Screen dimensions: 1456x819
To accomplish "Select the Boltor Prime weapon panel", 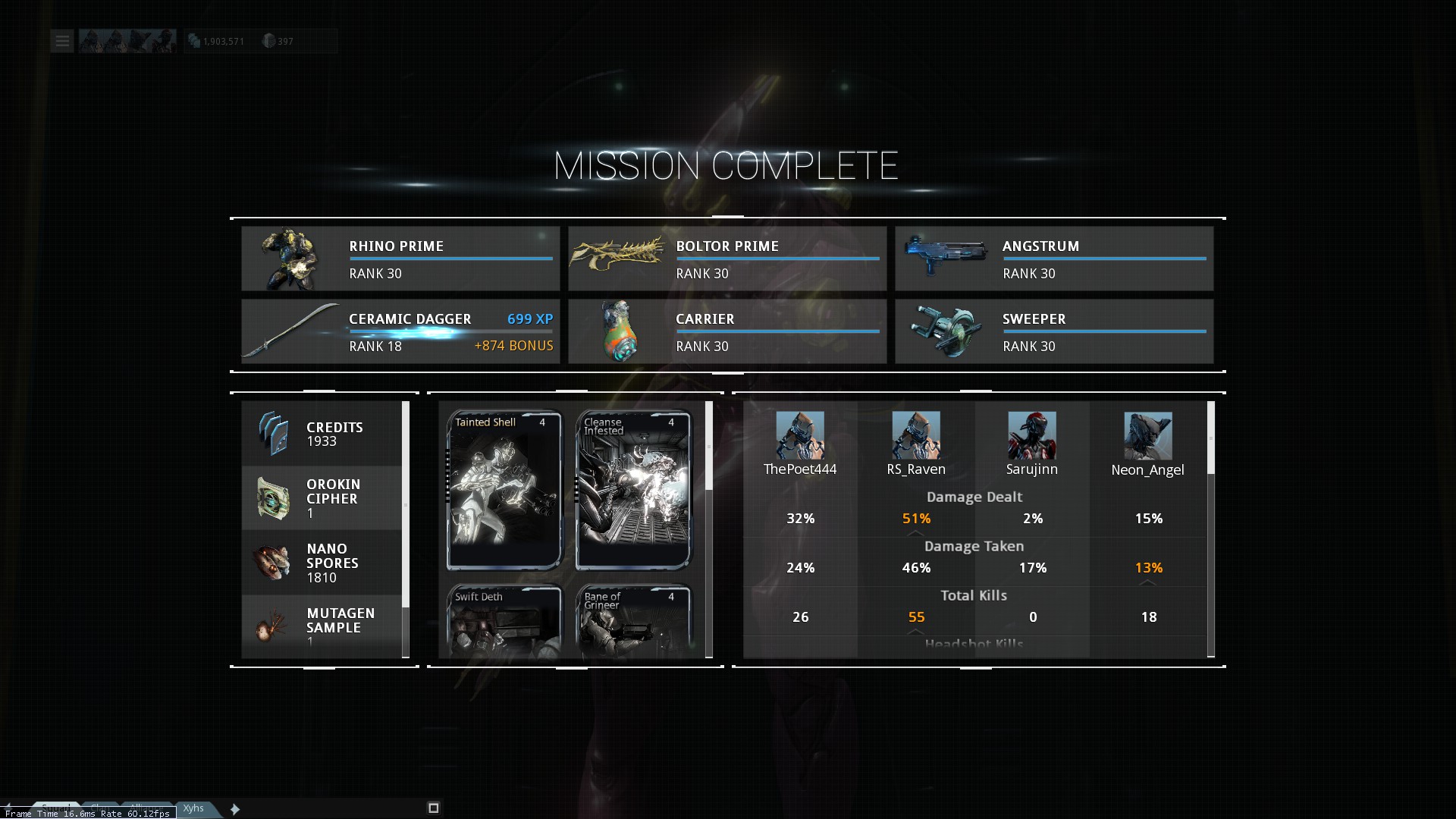I will tap(726, 259).
